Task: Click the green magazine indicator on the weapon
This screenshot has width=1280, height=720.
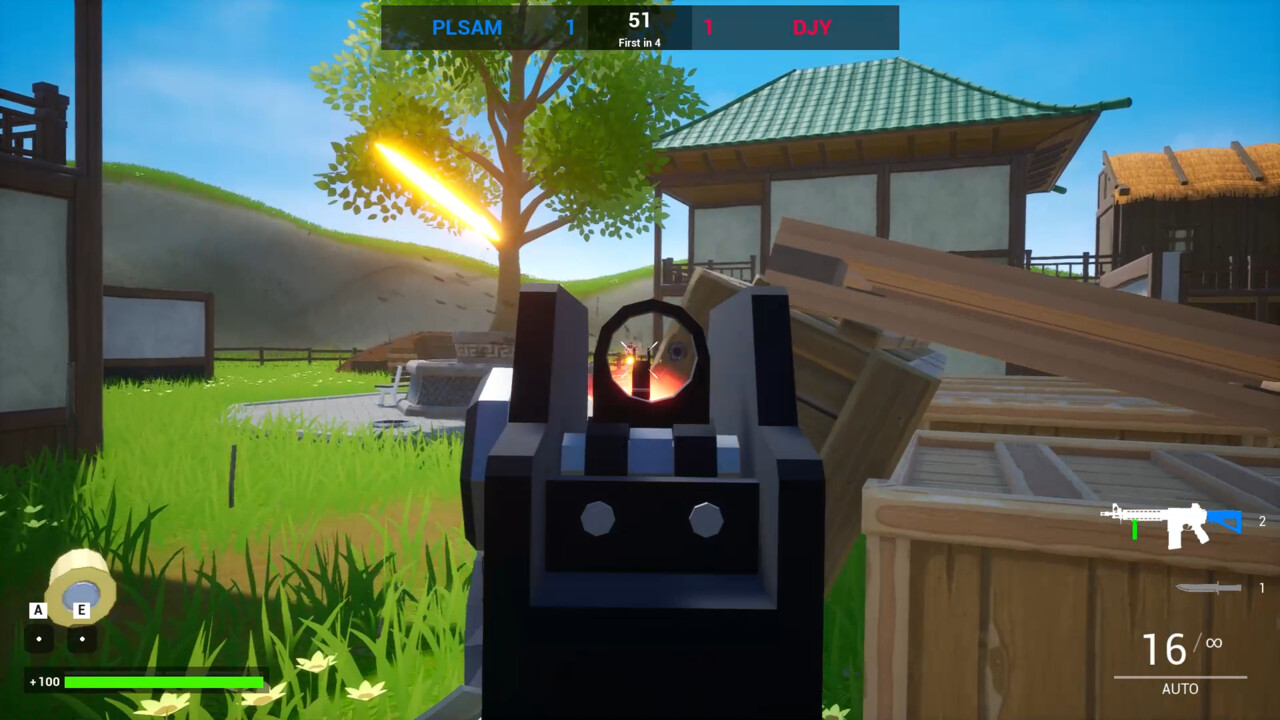Action: pyautogui.click(x=1135, y=528)
